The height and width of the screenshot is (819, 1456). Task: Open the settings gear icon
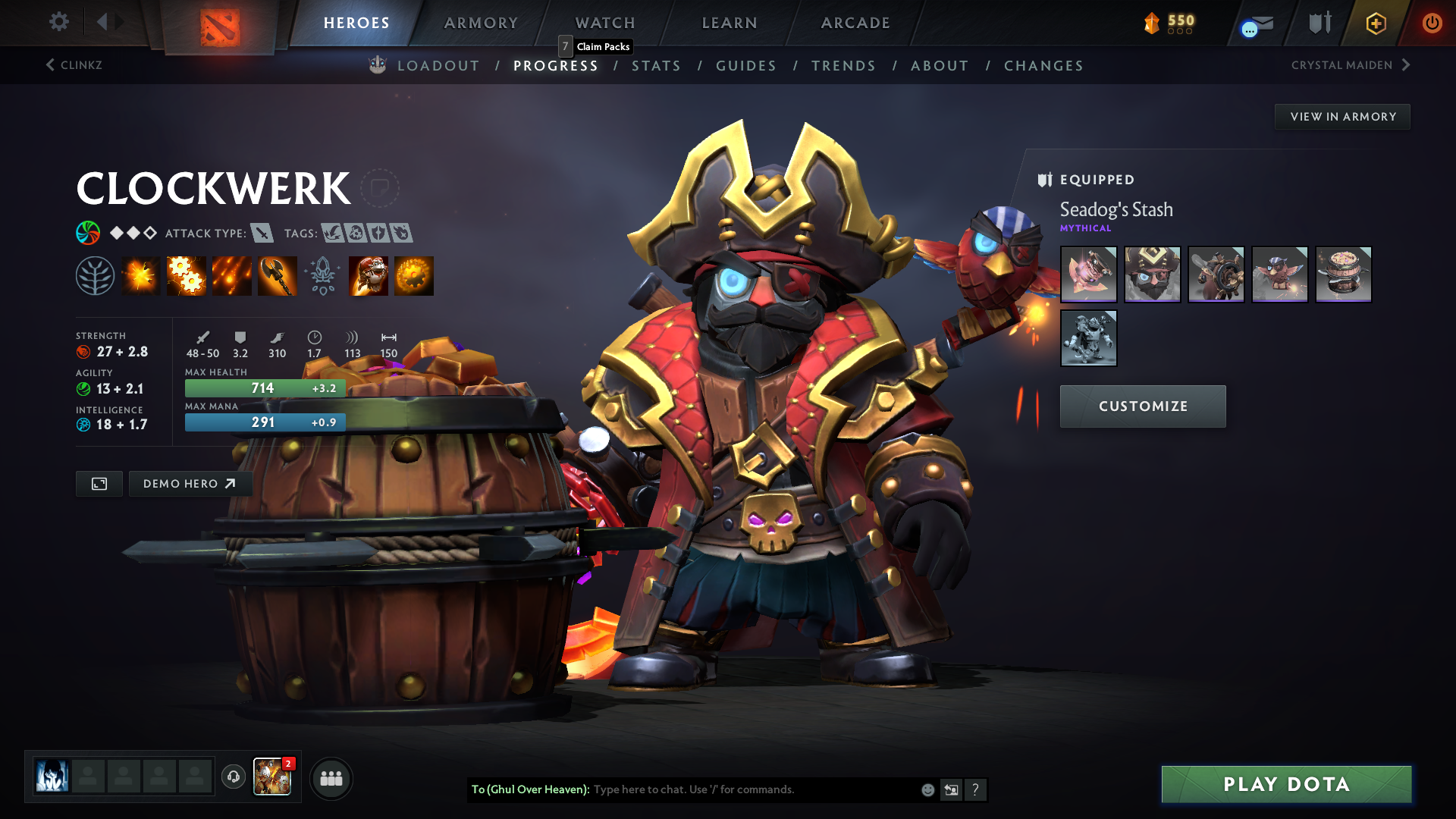pyautogui.click(x=58, y=22)
